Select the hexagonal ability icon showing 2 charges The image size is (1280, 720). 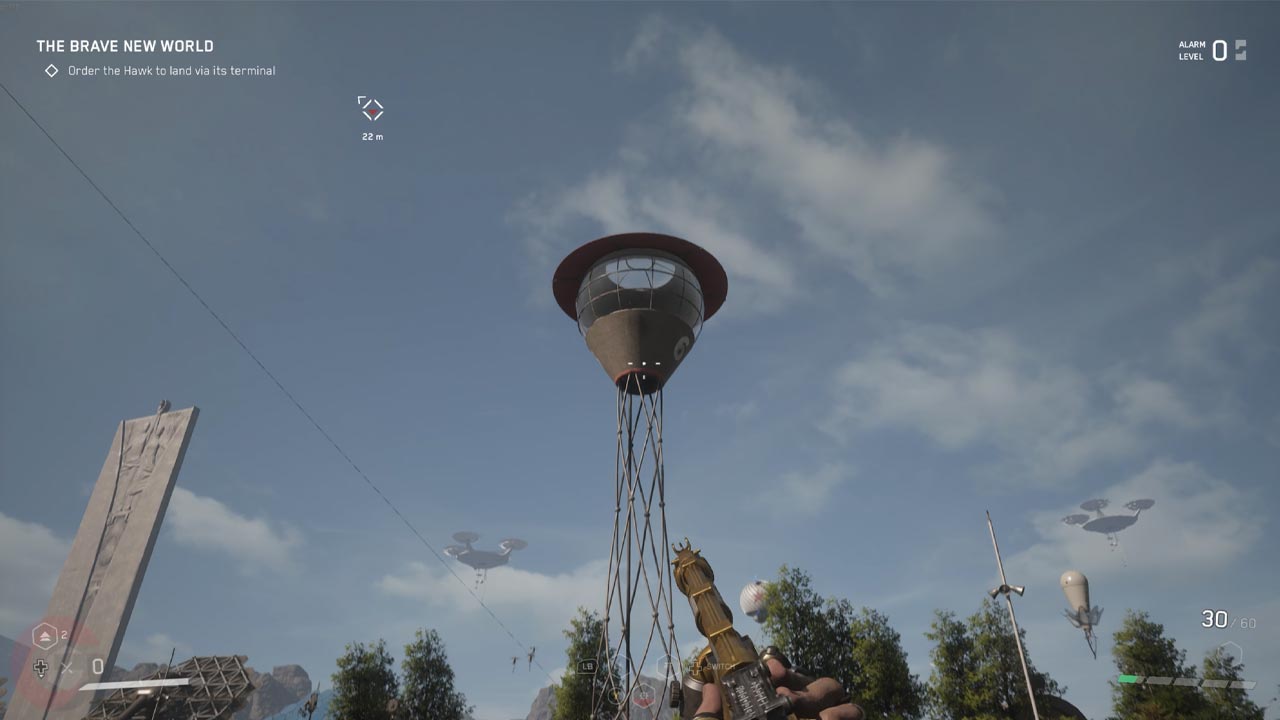coord(45,634)
